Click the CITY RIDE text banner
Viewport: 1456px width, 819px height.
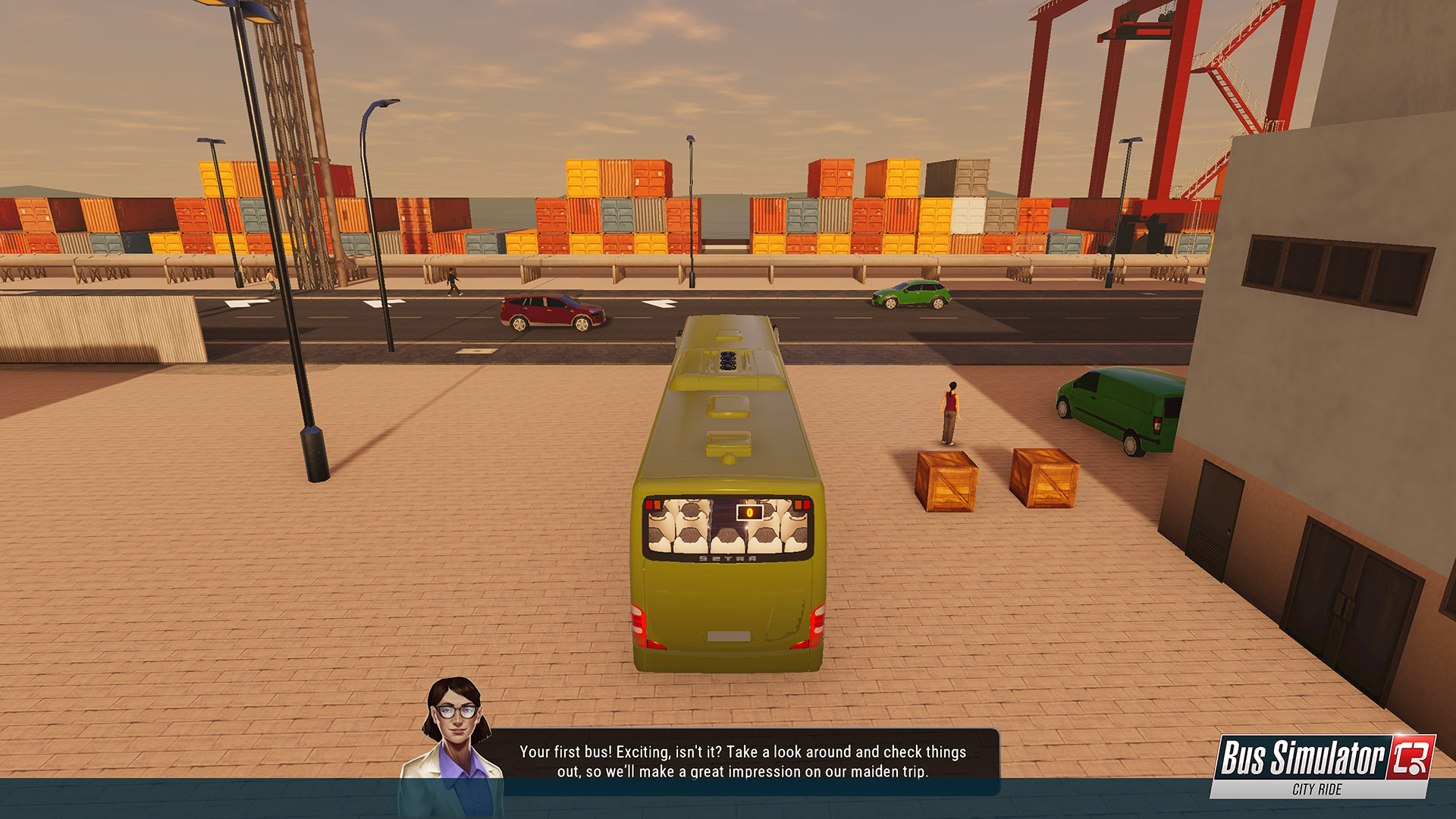(x=1317, y=789)
